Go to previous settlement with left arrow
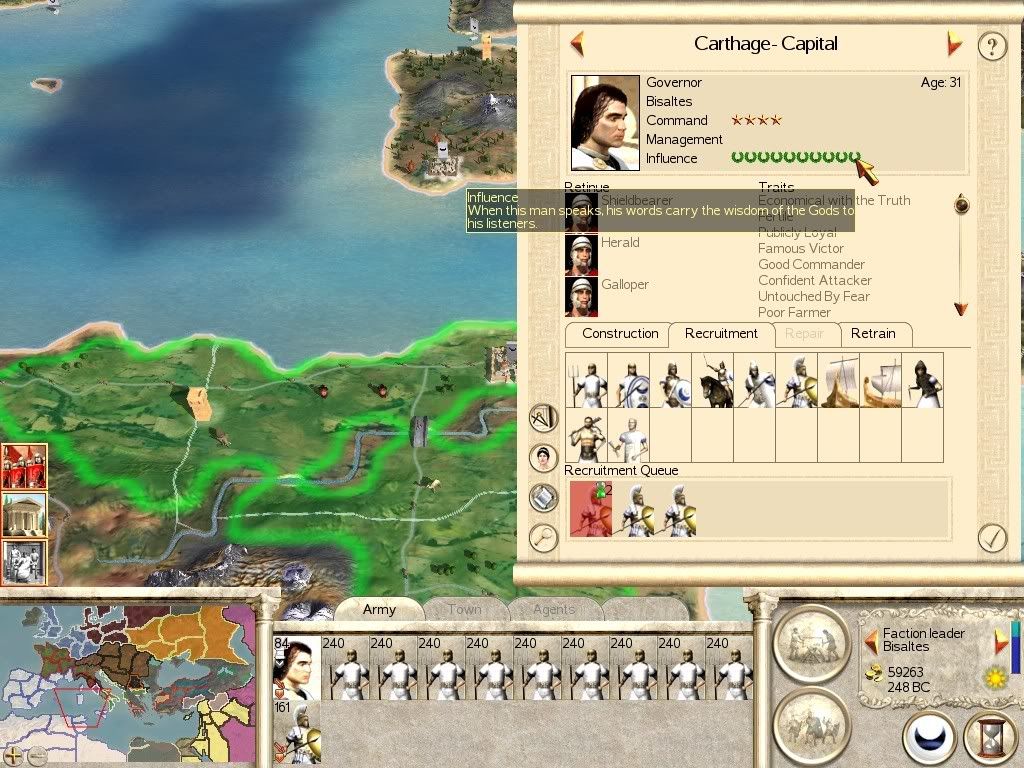Viewport: 1024px width, 768px height. coord(577,44)
